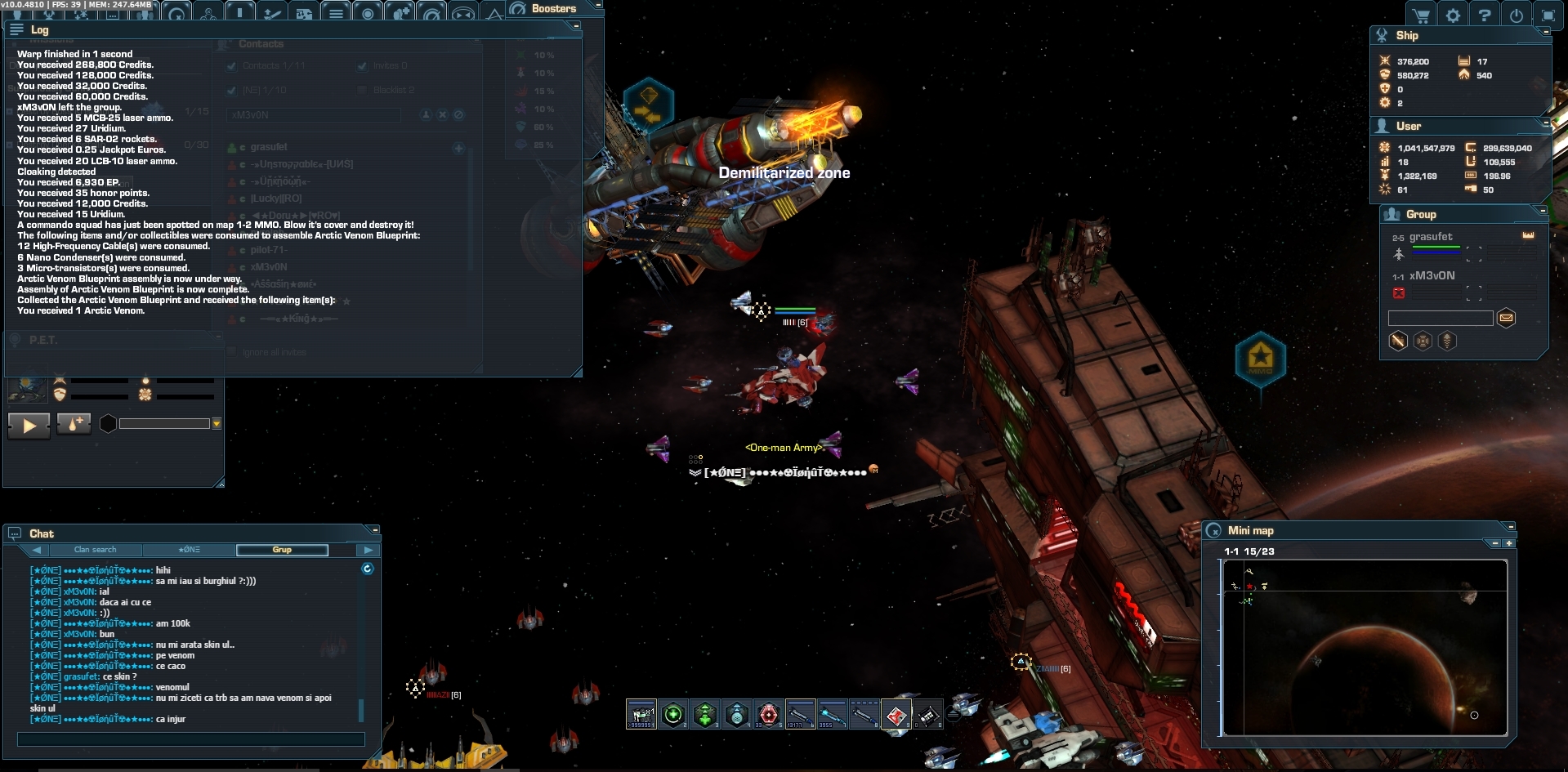Click the chat message input box
This screenshot has height=772, width=1568.
[x=191, y=739]
